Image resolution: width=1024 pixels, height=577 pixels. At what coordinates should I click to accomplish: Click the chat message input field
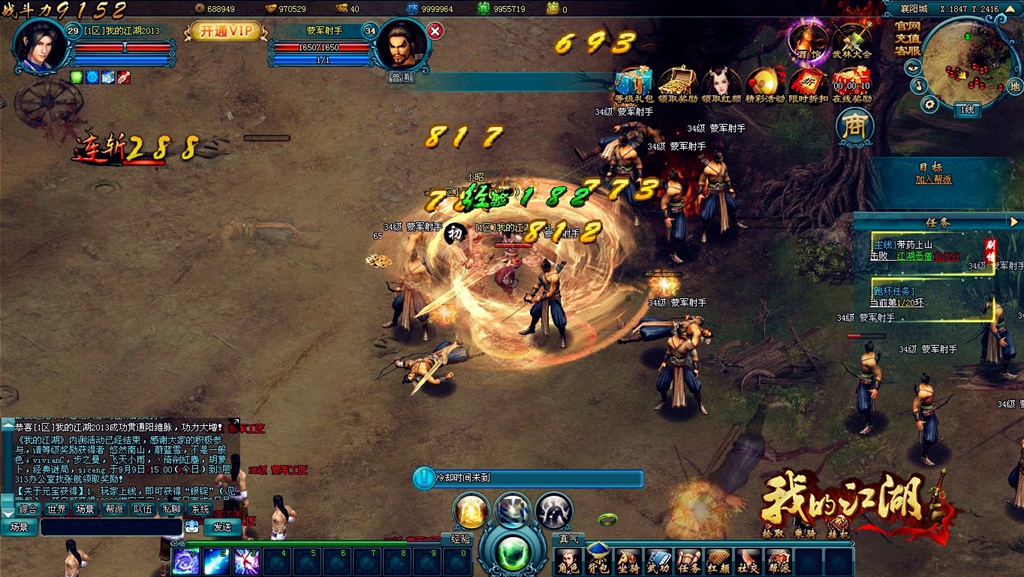coord(110,526)
